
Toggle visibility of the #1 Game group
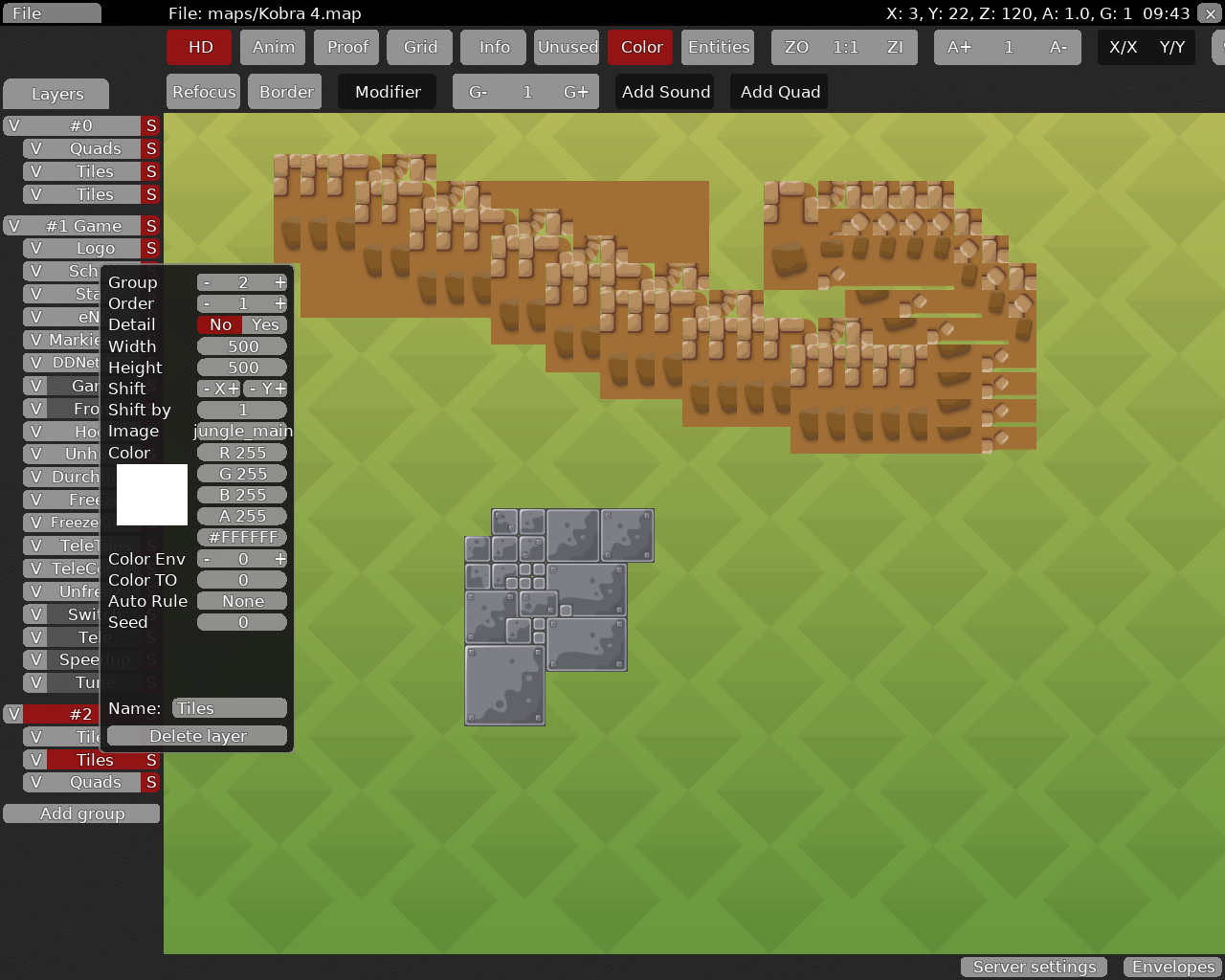[x=12, y=225]
